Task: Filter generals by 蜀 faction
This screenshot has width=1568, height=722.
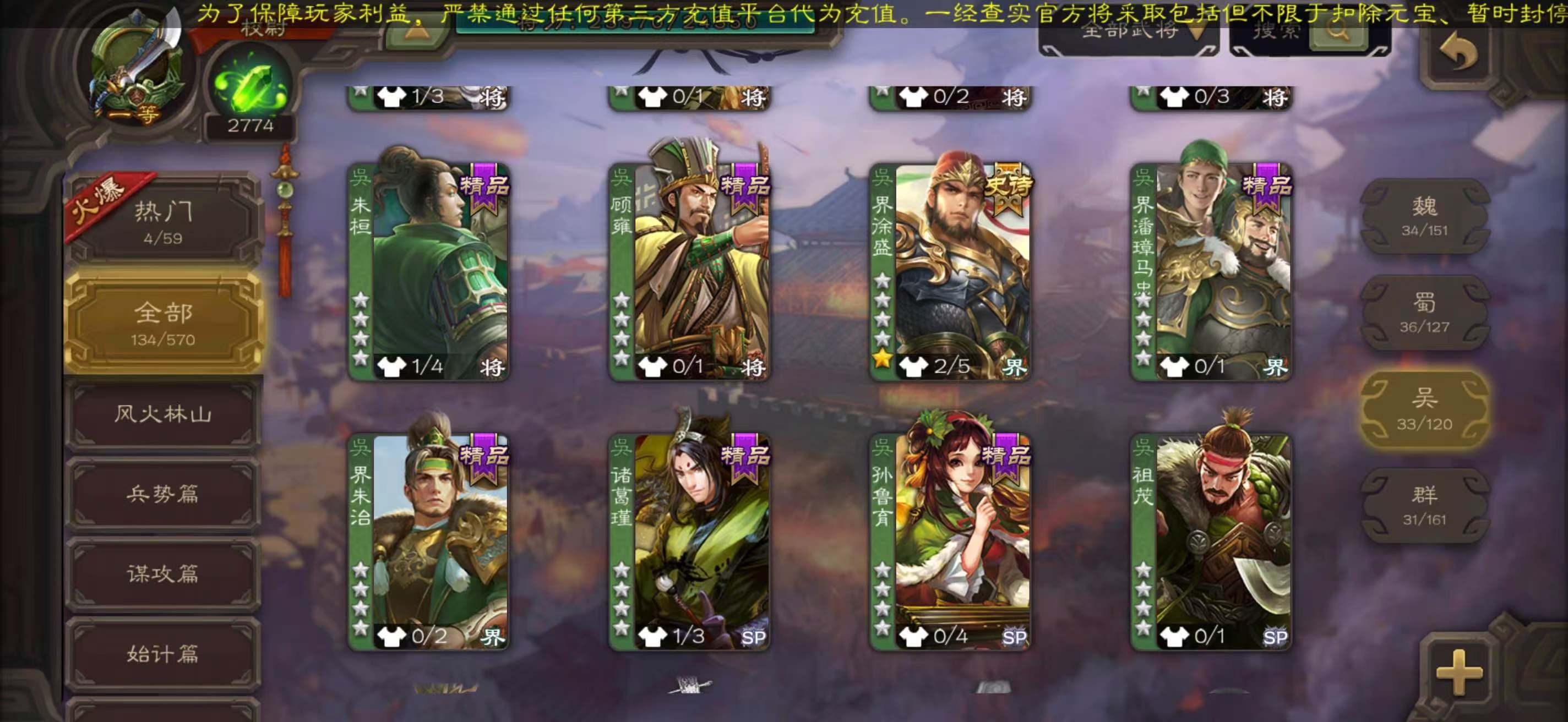Action: tap(1424, 313)
